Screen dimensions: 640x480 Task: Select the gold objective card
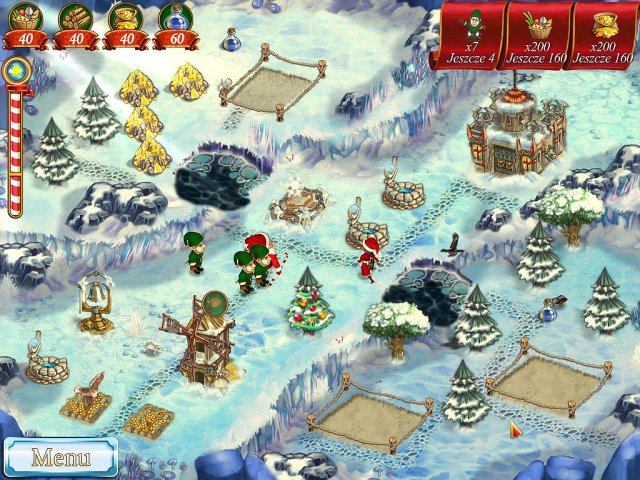click(606, 34)
